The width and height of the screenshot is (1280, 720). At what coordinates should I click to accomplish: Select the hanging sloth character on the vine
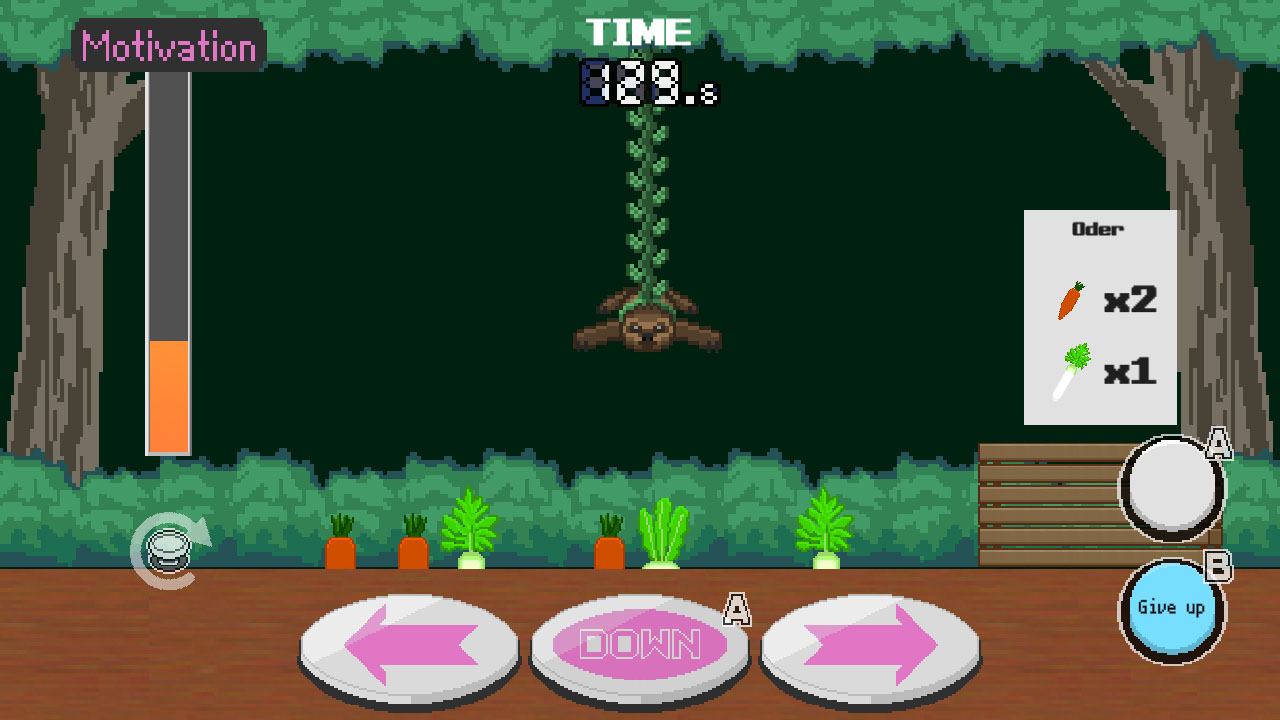pos(650,325)
